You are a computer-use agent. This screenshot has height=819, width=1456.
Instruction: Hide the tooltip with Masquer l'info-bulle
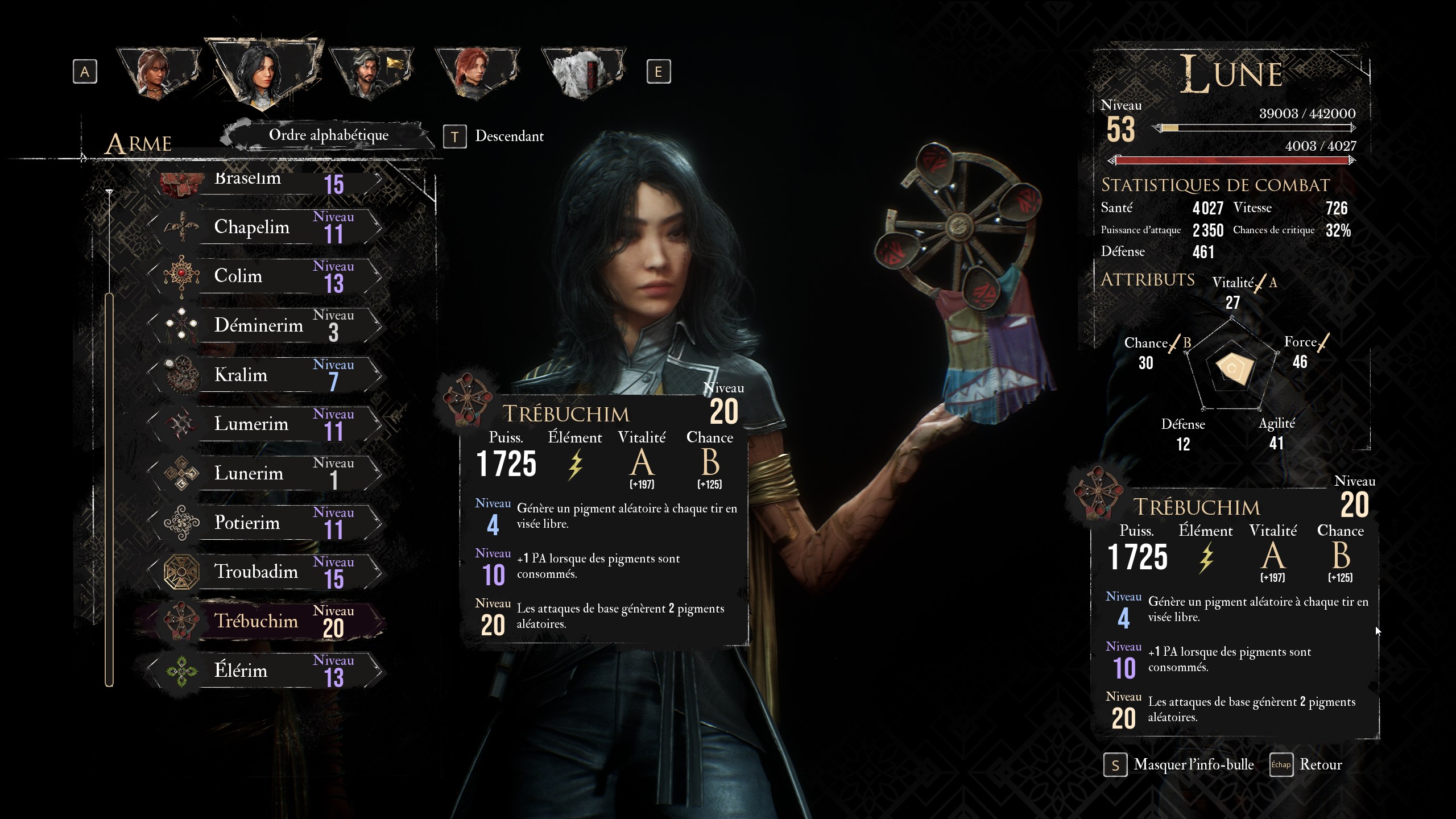[1192, 765]
